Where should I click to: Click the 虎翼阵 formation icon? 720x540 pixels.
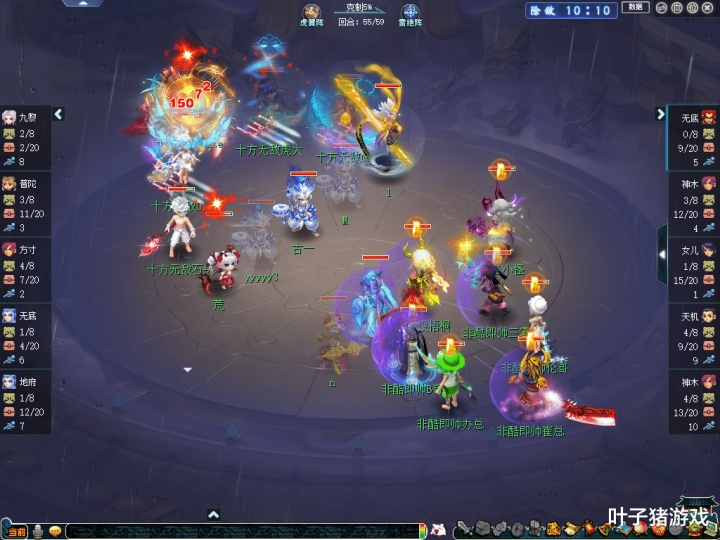(x=312, y=14)
